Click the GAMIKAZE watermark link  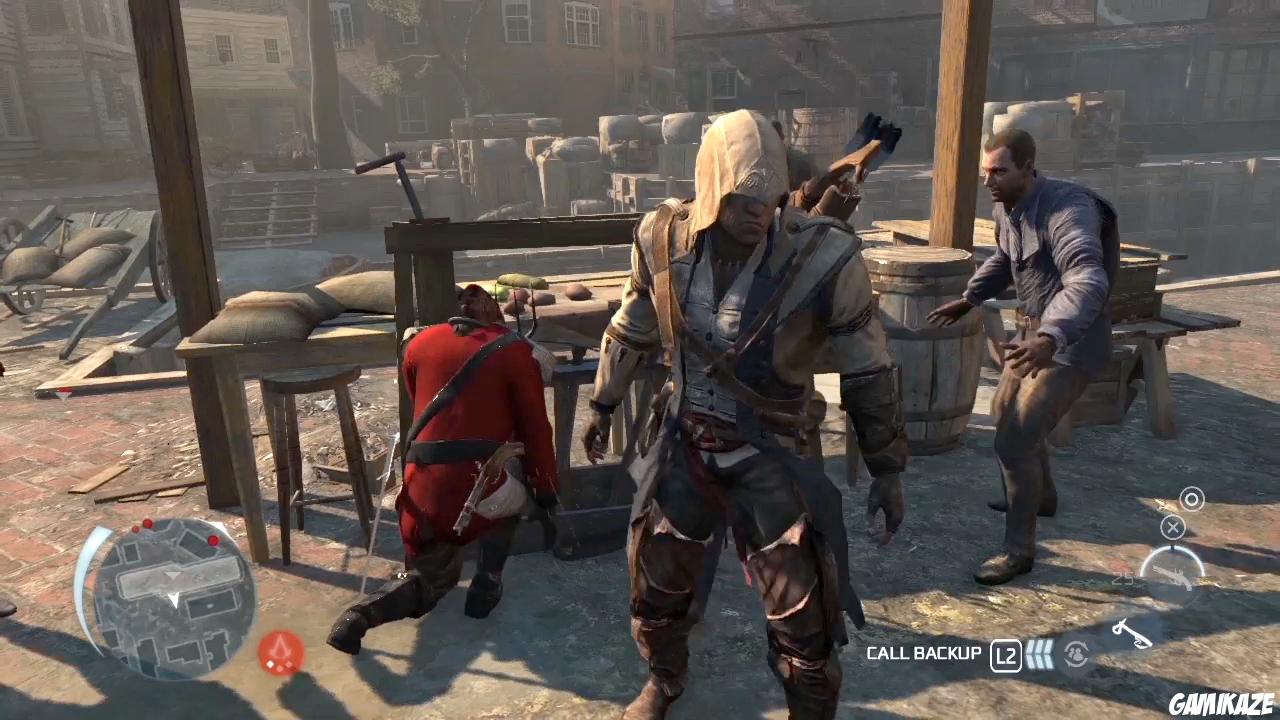pyautogui.click(x=1221, y=702)
